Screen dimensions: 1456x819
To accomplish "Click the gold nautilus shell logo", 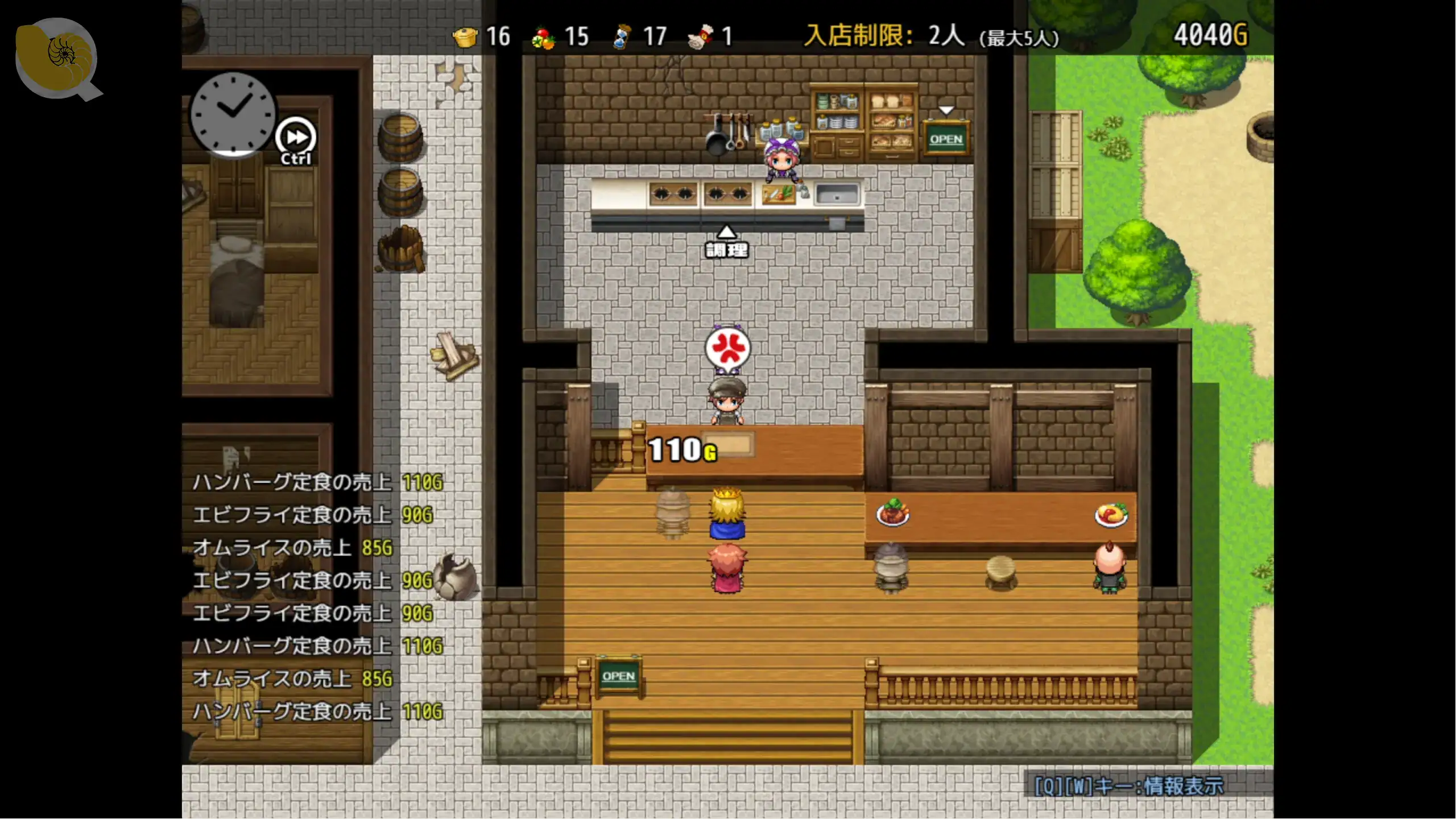I will 56,57.
